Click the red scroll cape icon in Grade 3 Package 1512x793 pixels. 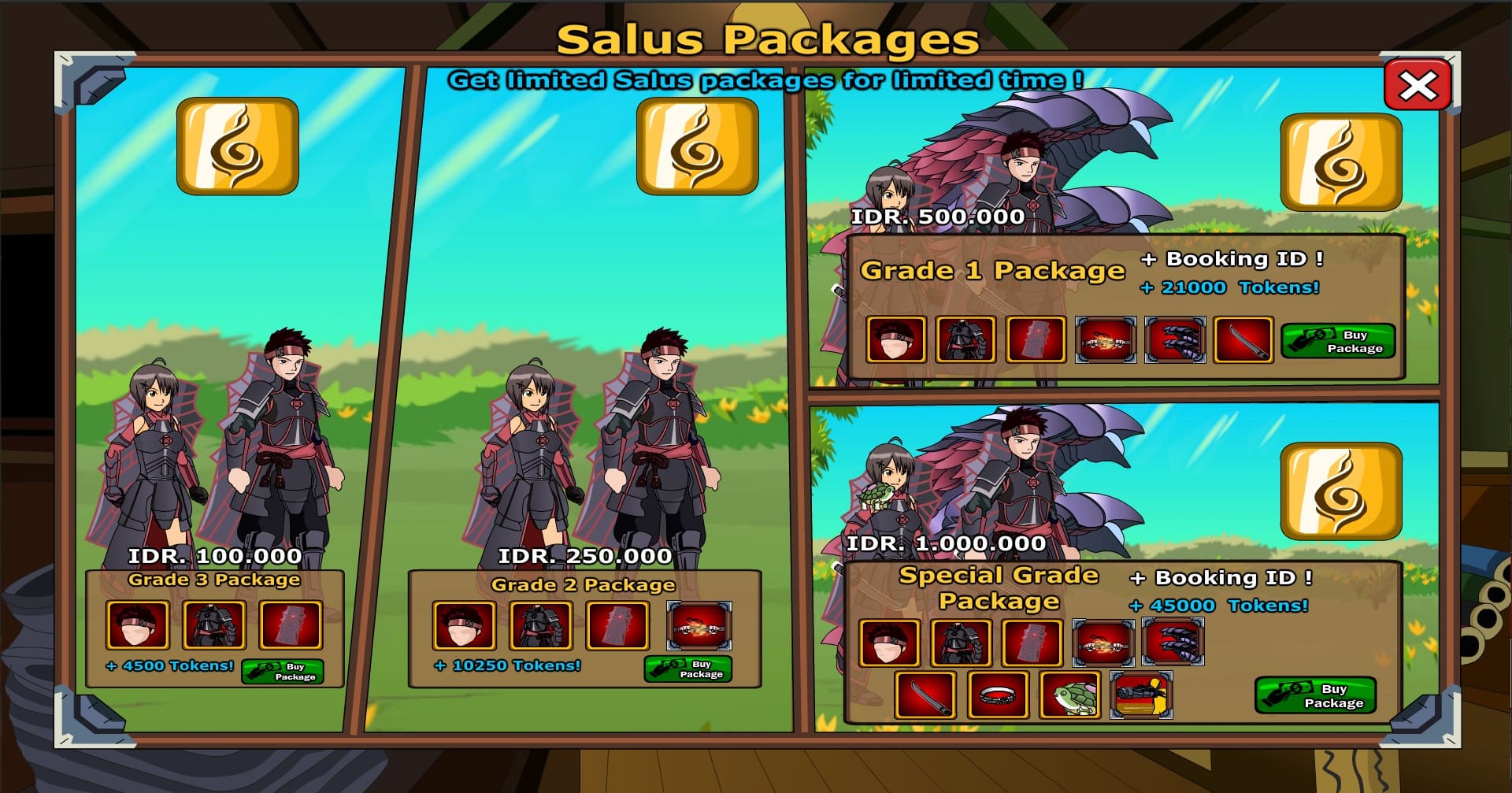[x=291, y=624]
